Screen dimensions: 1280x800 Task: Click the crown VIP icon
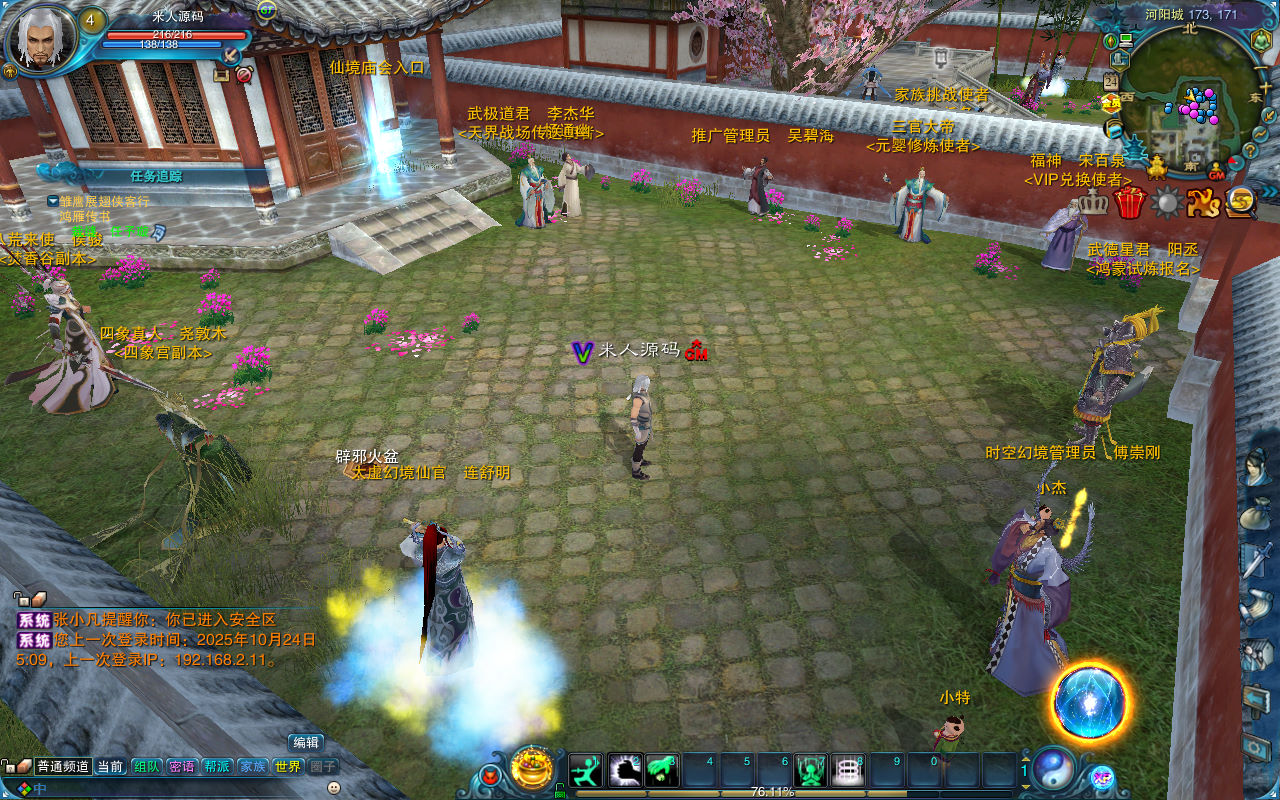click(1093, 202)
